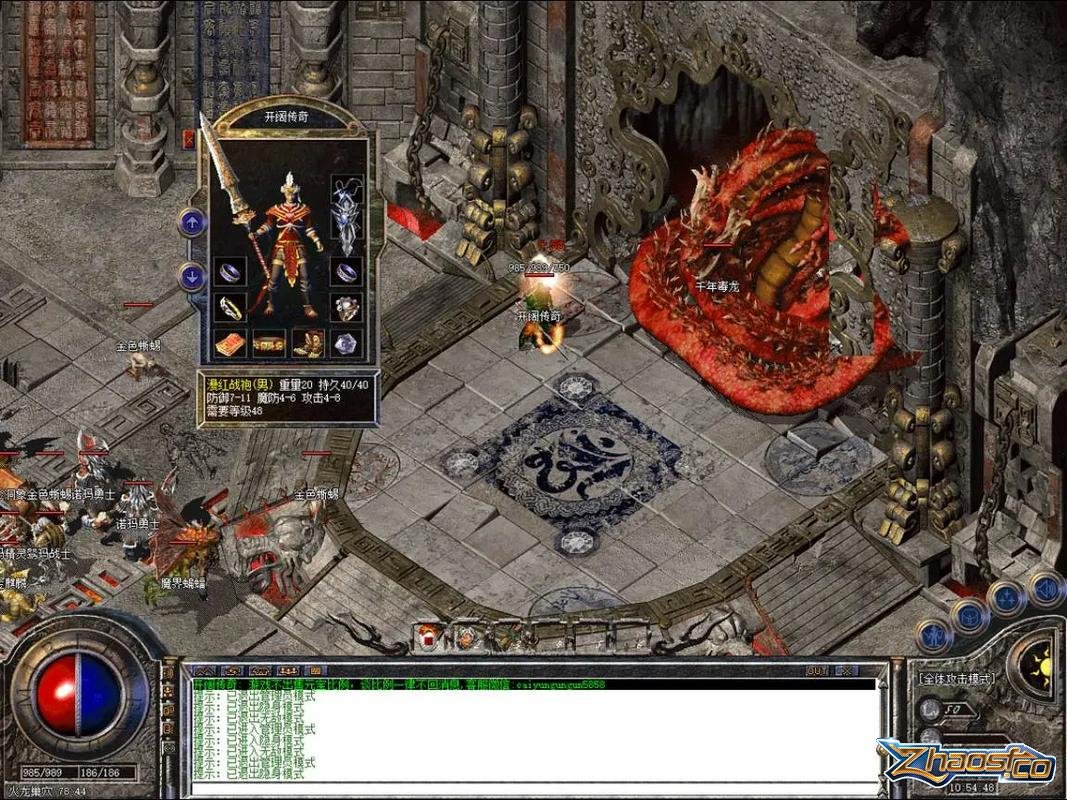The image size is (1067, 800).
Task: Close the chat window with X
Action: pos(845,670)
